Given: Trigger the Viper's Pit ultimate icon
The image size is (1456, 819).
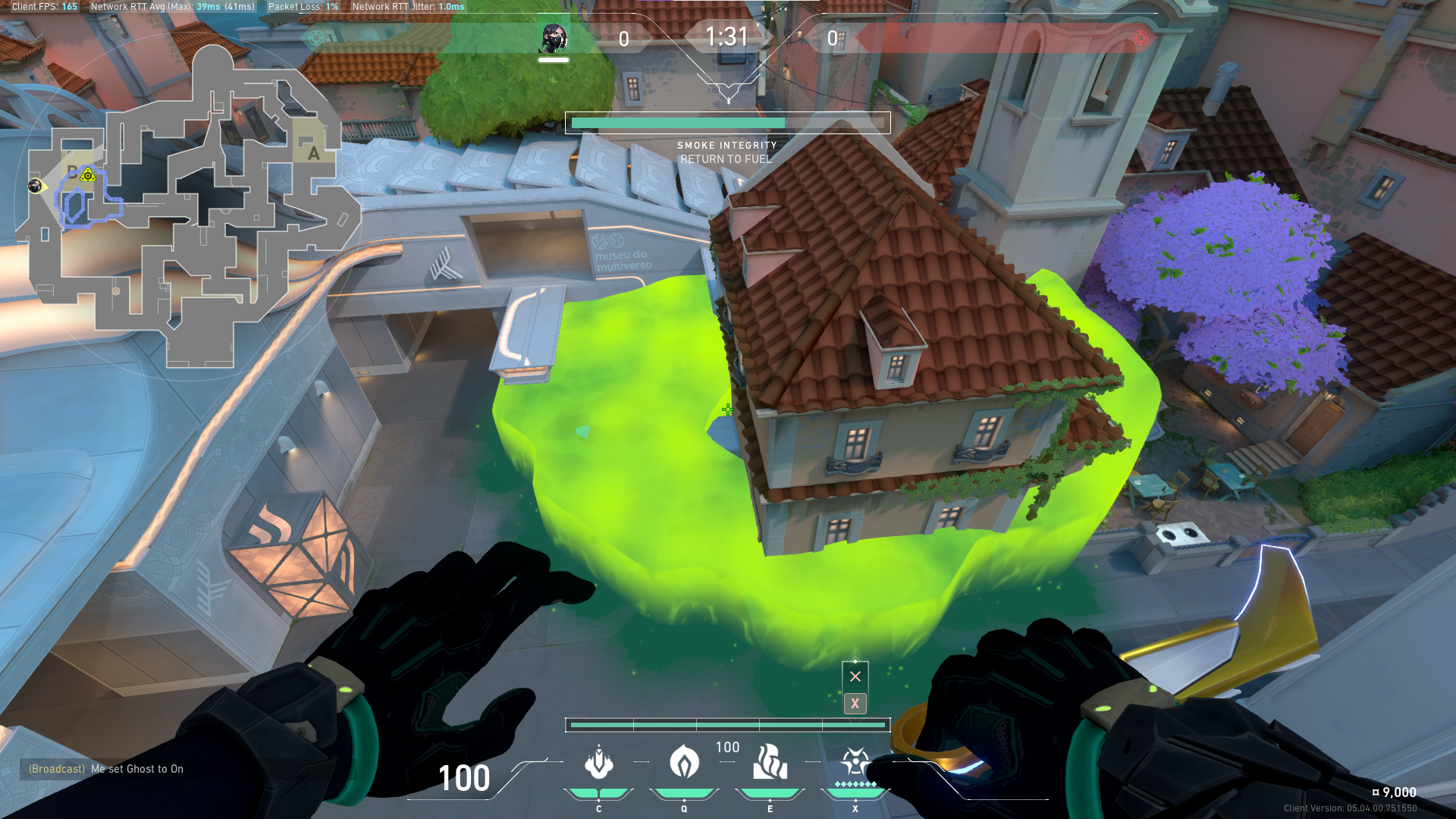Looking at the screenshot, I should (x=855, y=761).
